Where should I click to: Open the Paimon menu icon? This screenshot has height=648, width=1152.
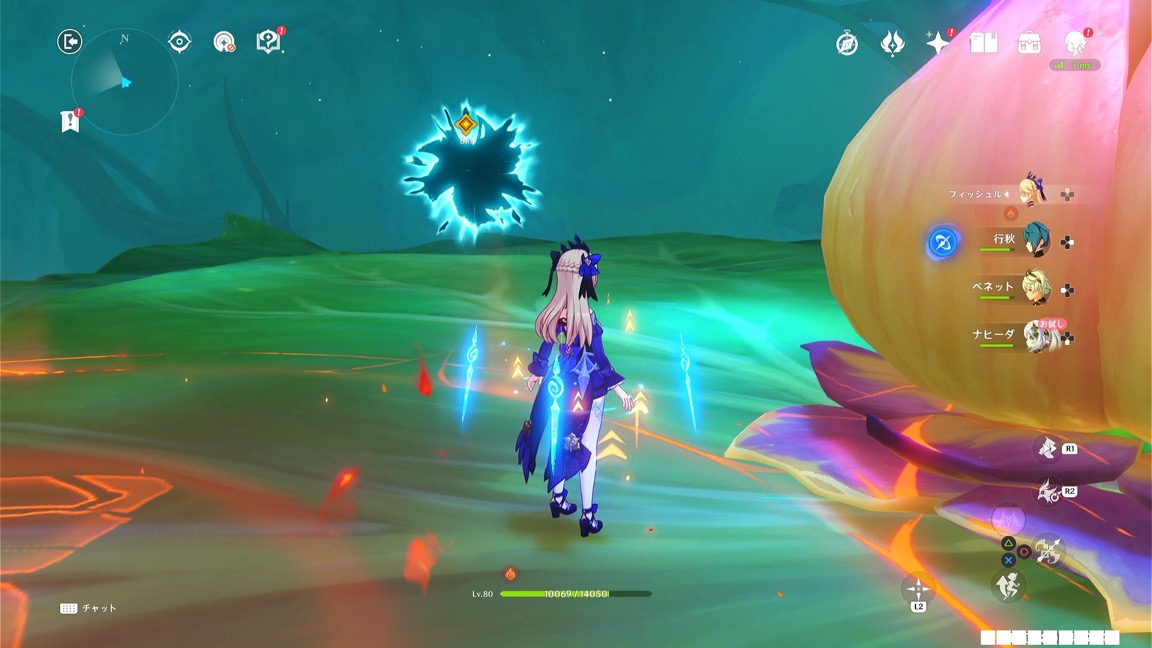[x=1076, y=43]
